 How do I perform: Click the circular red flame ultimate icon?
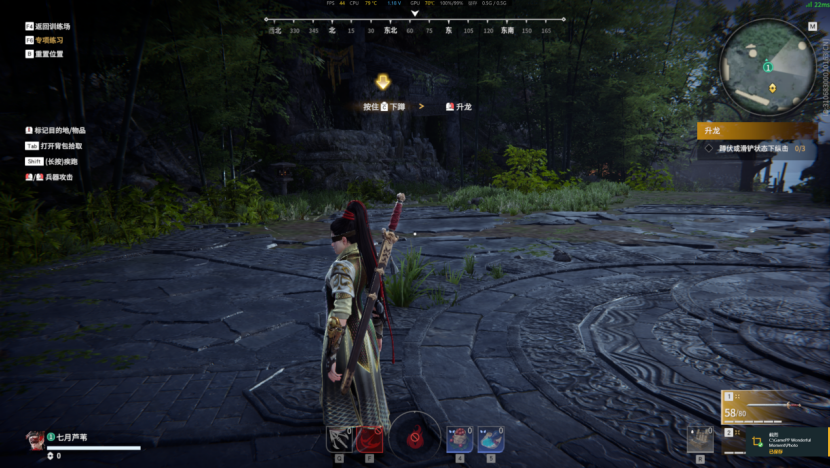(414, 436)
